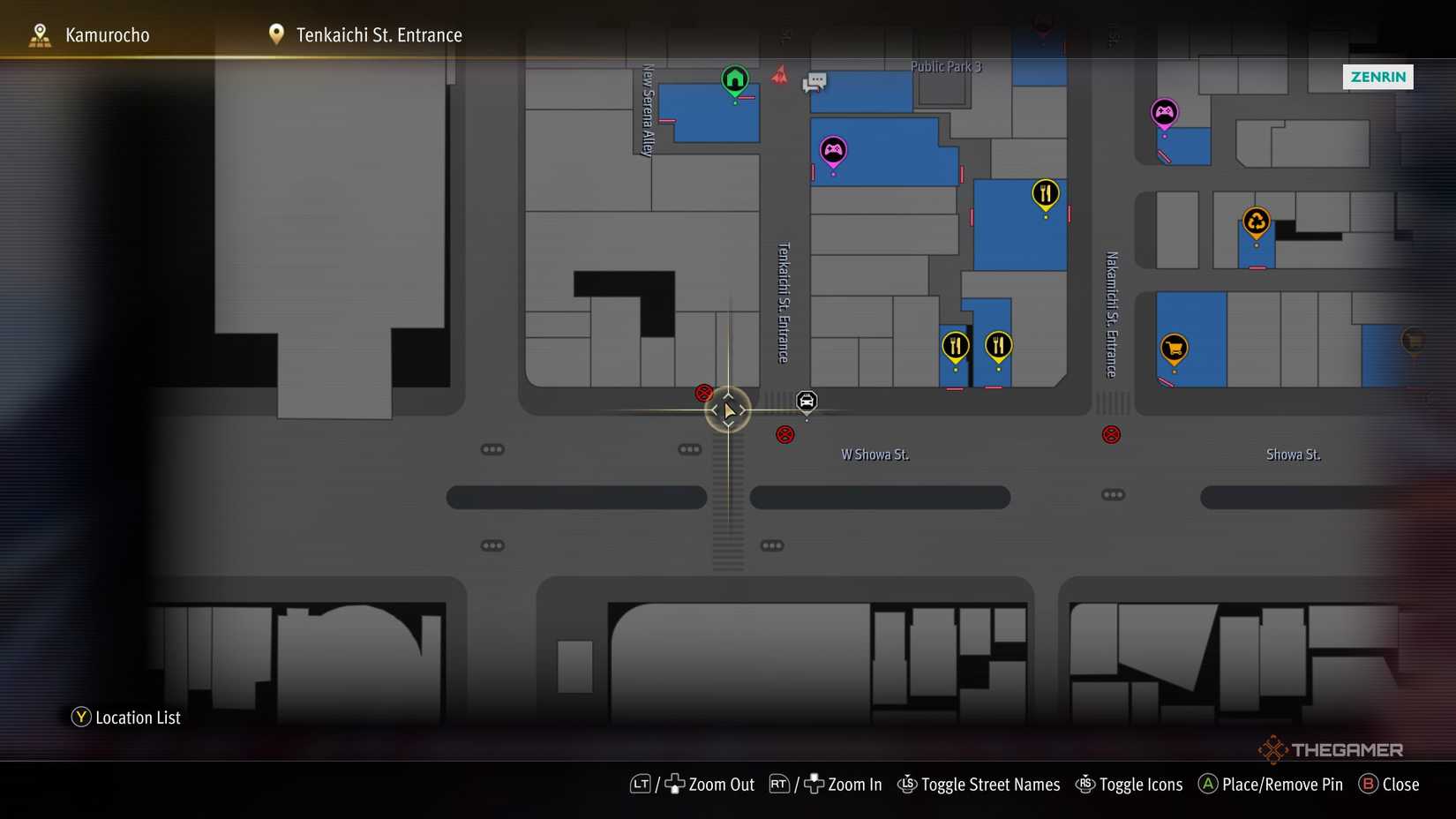
Task: Select the red player direction arrow
Action: (x=780, y=75)
